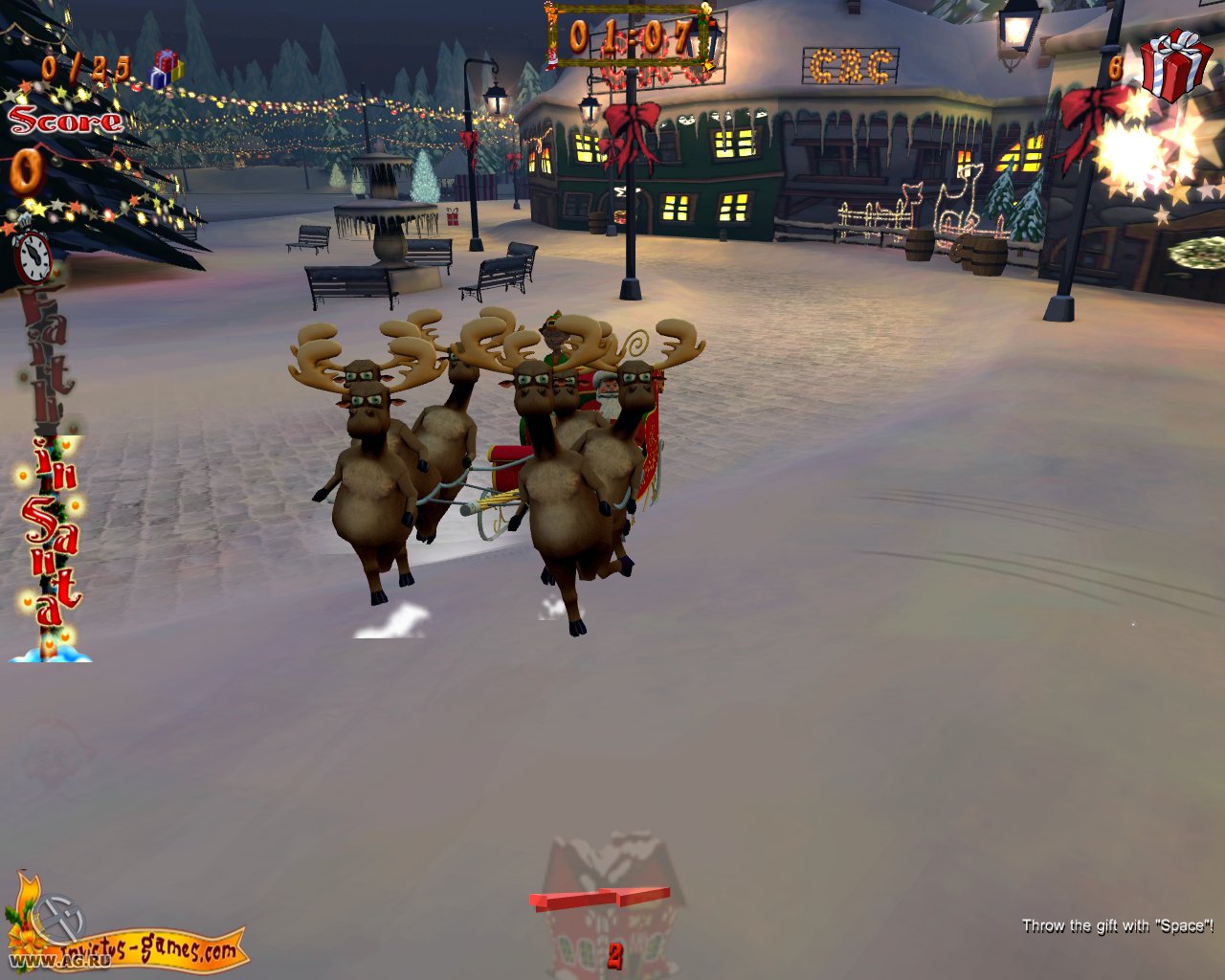
Task: Select the red alarm clock icon
Action: pos(33,256)
